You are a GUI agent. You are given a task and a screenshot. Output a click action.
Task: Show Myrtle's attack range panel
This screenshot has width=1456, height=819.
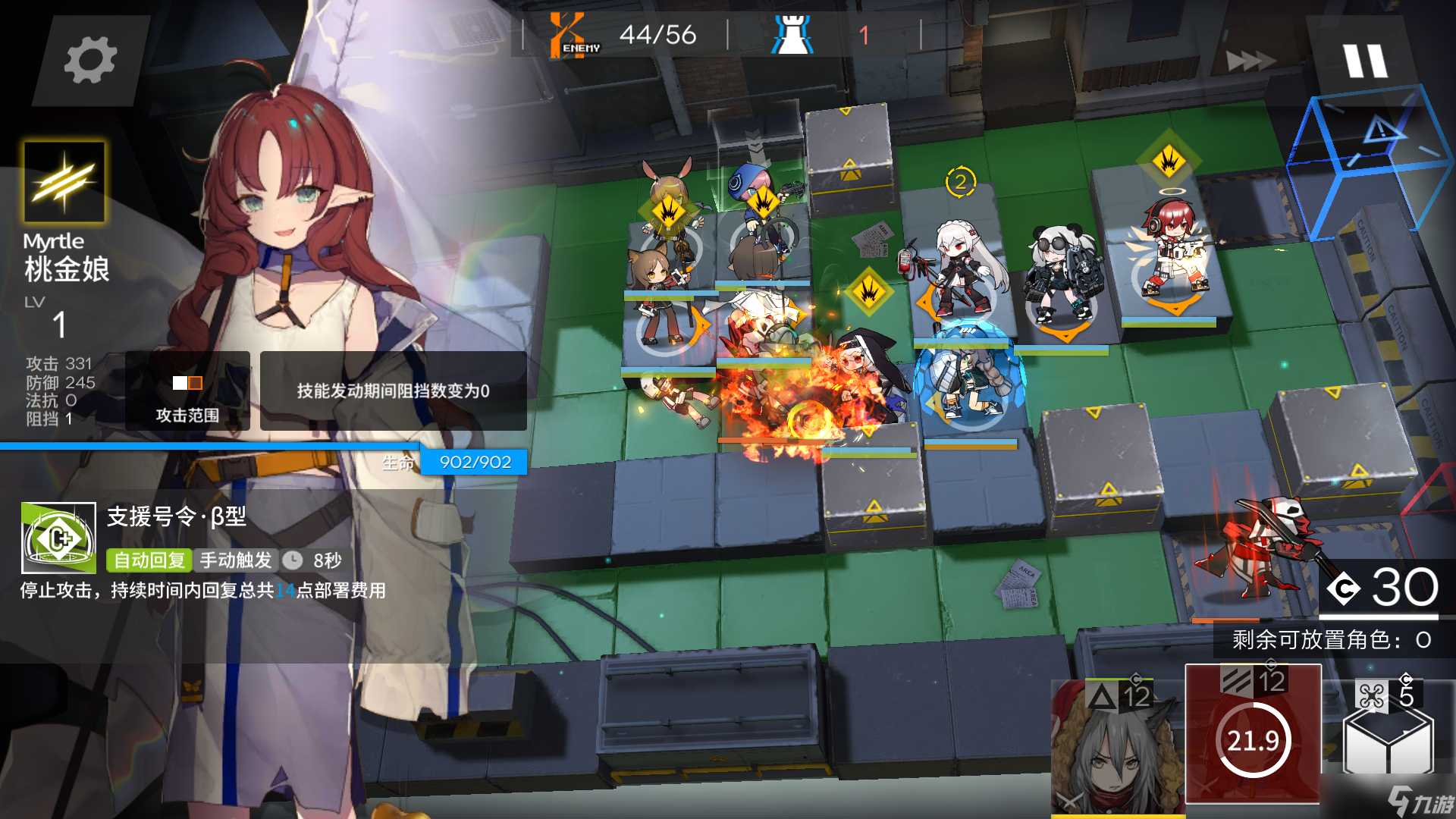pyautogui.click(x=187, y=391)
